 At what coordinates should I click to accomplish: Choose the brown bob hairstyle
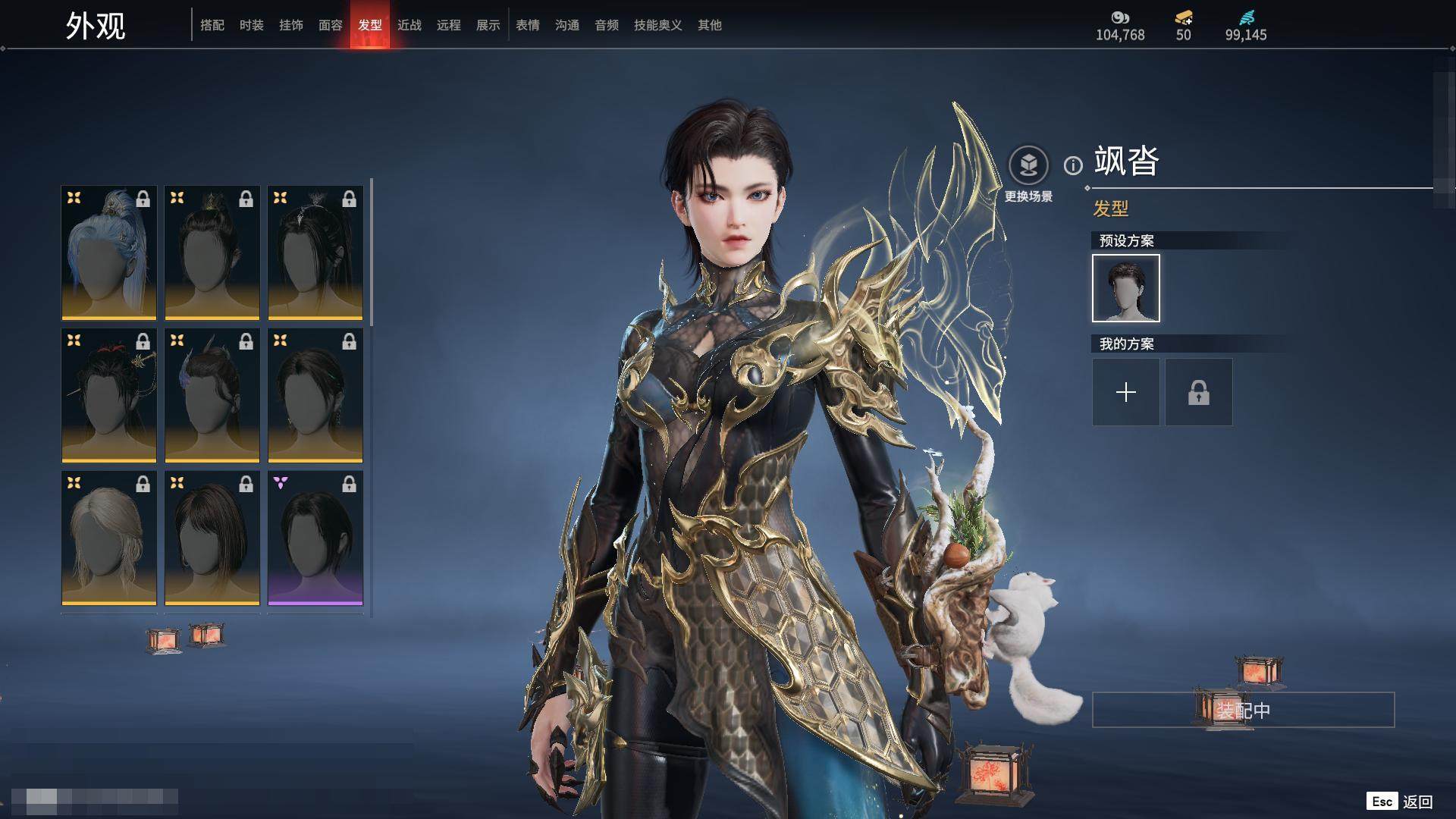click(x=212, y=538)
